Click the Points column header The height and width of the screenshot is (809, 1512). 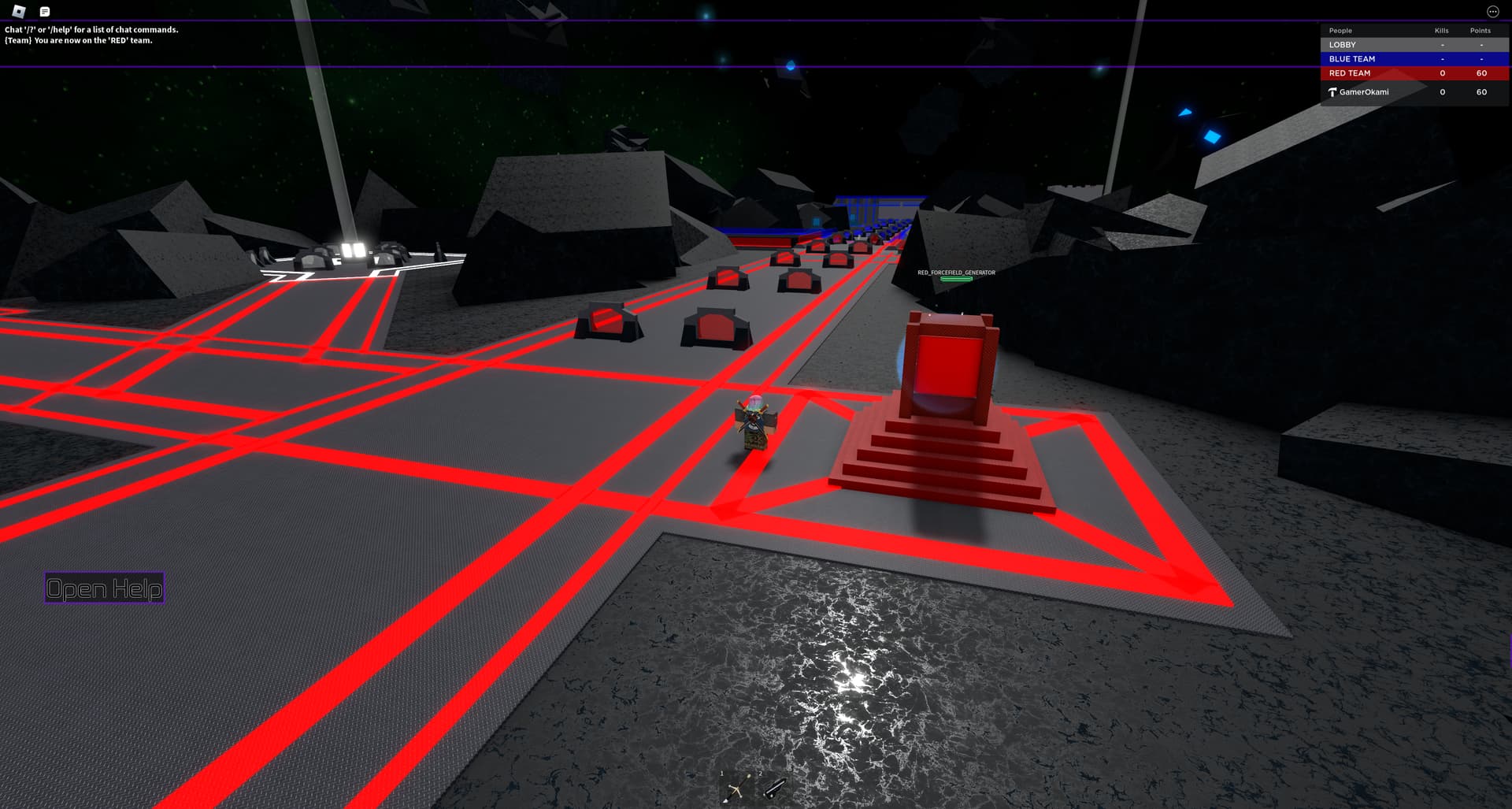click(1480, 31)
